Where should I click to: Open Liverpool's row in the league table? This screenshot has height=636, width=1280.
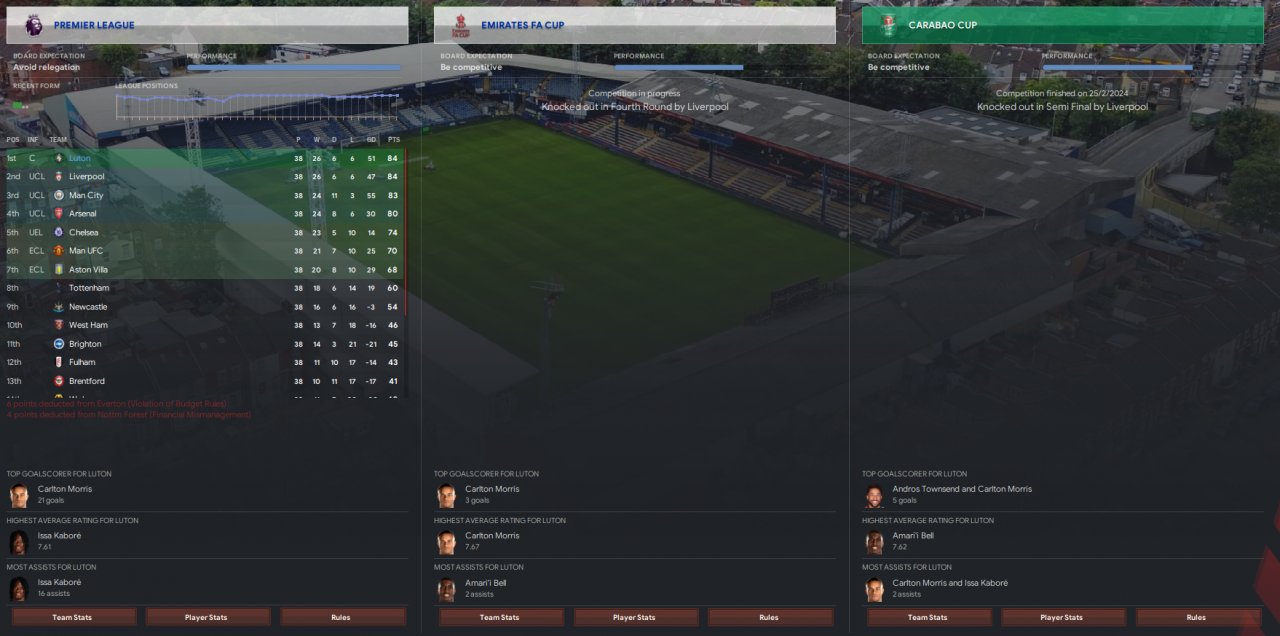click(86, 177)
